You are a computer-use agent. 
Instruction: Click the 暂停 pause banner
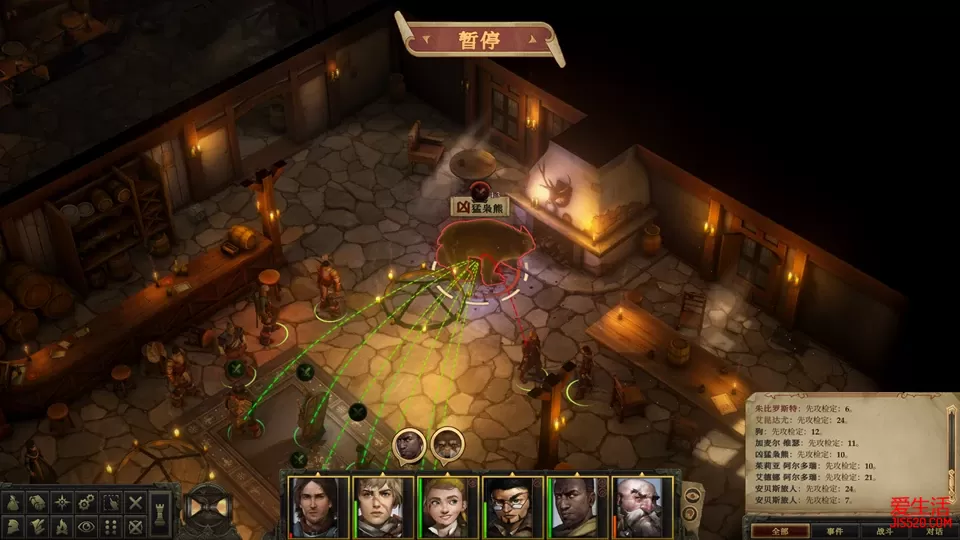coord(478,41)
